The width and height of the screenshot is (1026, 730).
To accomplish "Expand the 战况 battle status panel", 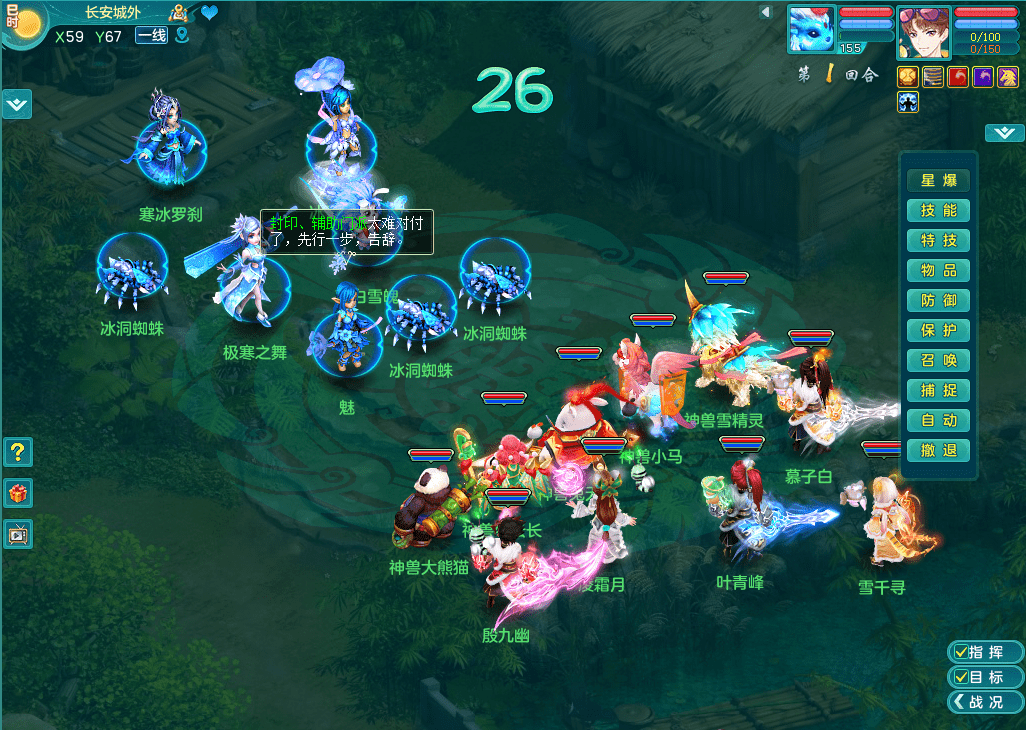I will (x=984, y=702).
